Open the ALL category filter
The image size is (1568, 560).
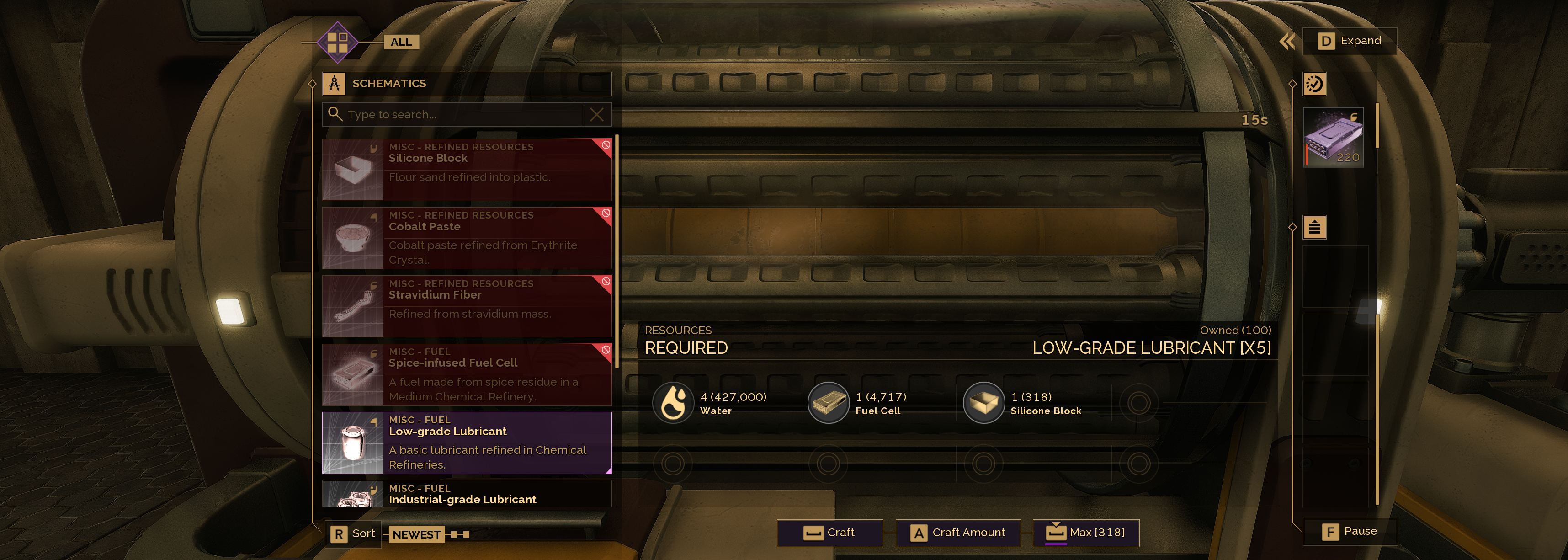pos(400,42)
